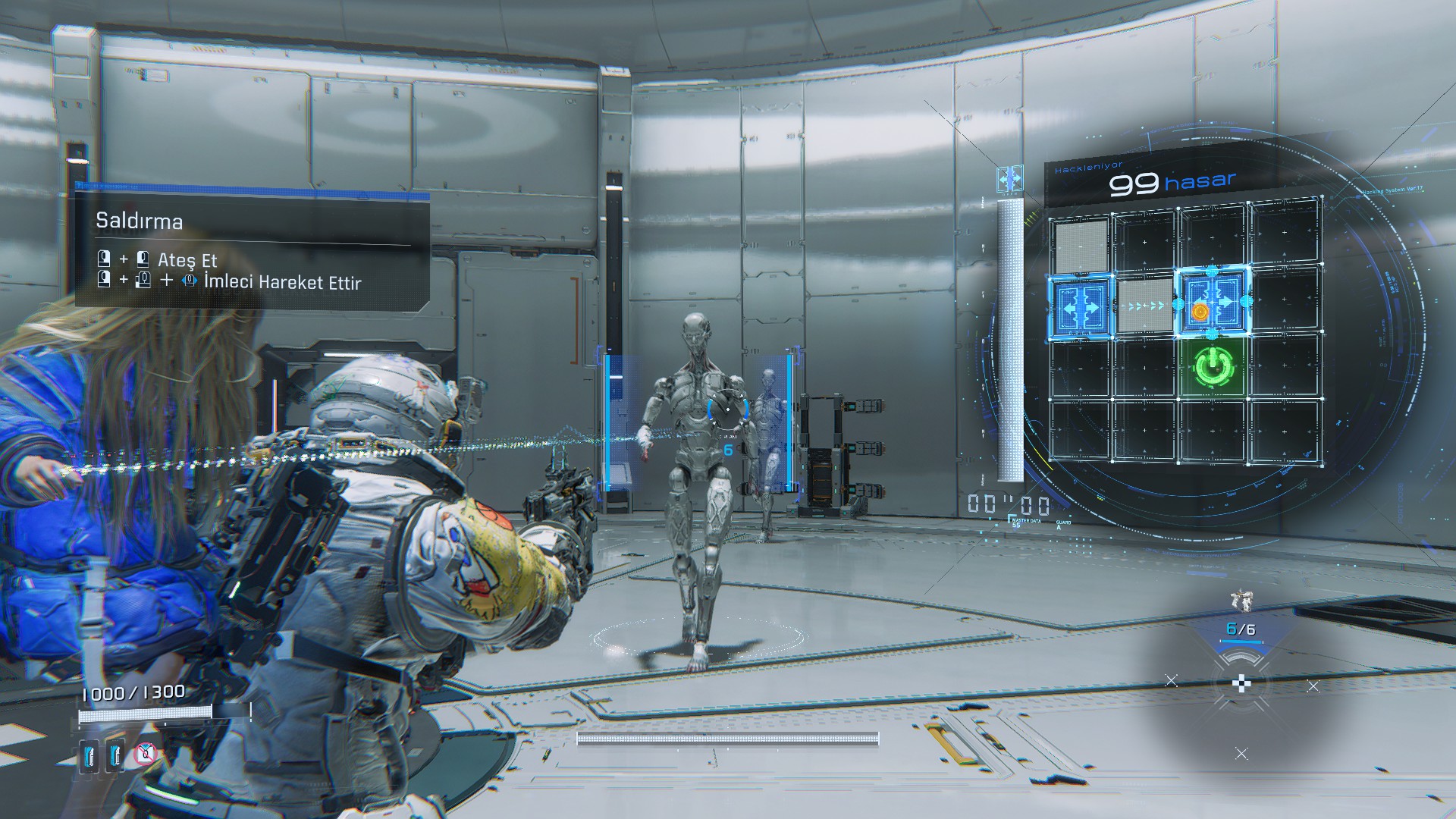Select the blue arrow tile at grid's left edge
The width and height of the screenshot is (1456, 819).
[1080, 307]
